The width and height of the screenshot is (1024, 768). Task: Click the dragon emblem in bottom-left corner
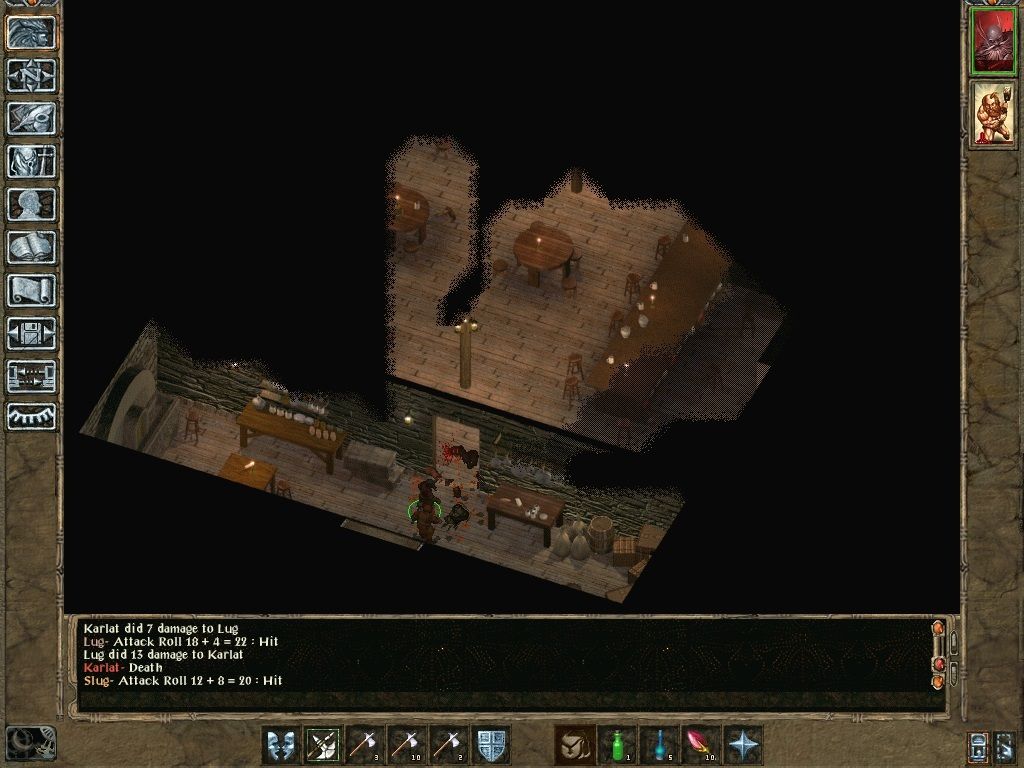[31, 742]
